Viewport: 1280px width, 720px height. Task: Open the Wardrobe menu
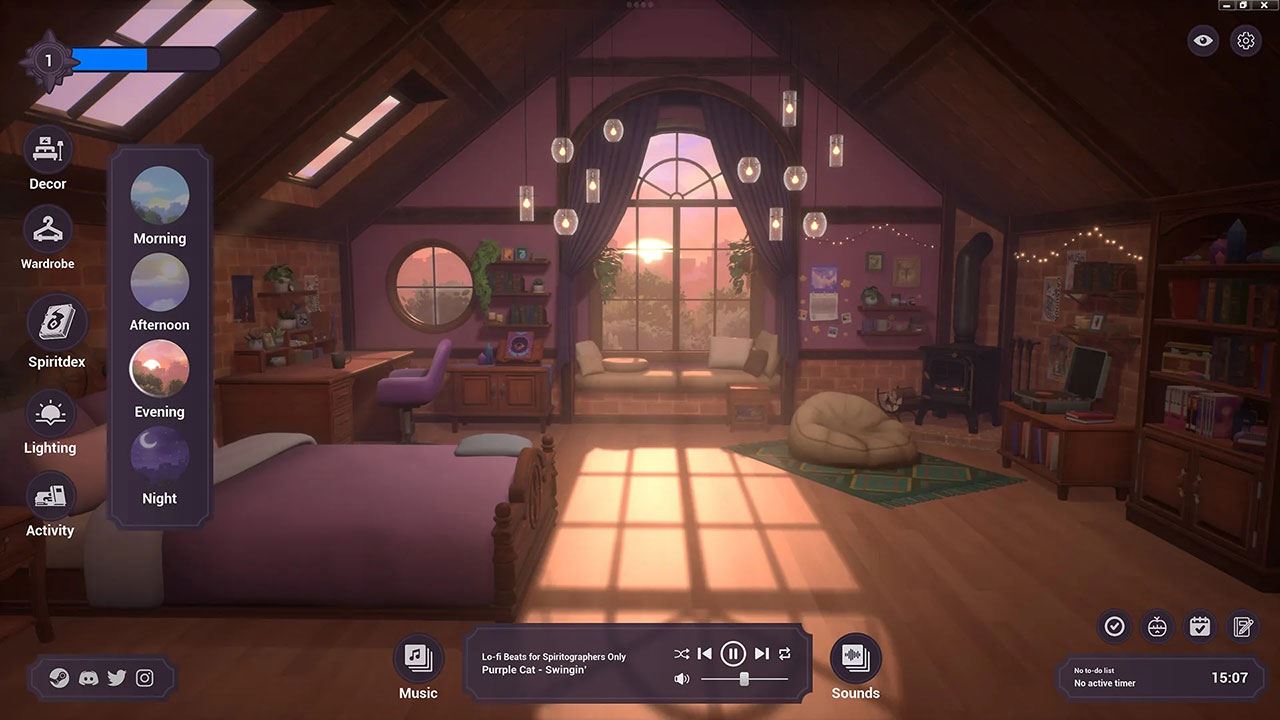tap(48, 232)
